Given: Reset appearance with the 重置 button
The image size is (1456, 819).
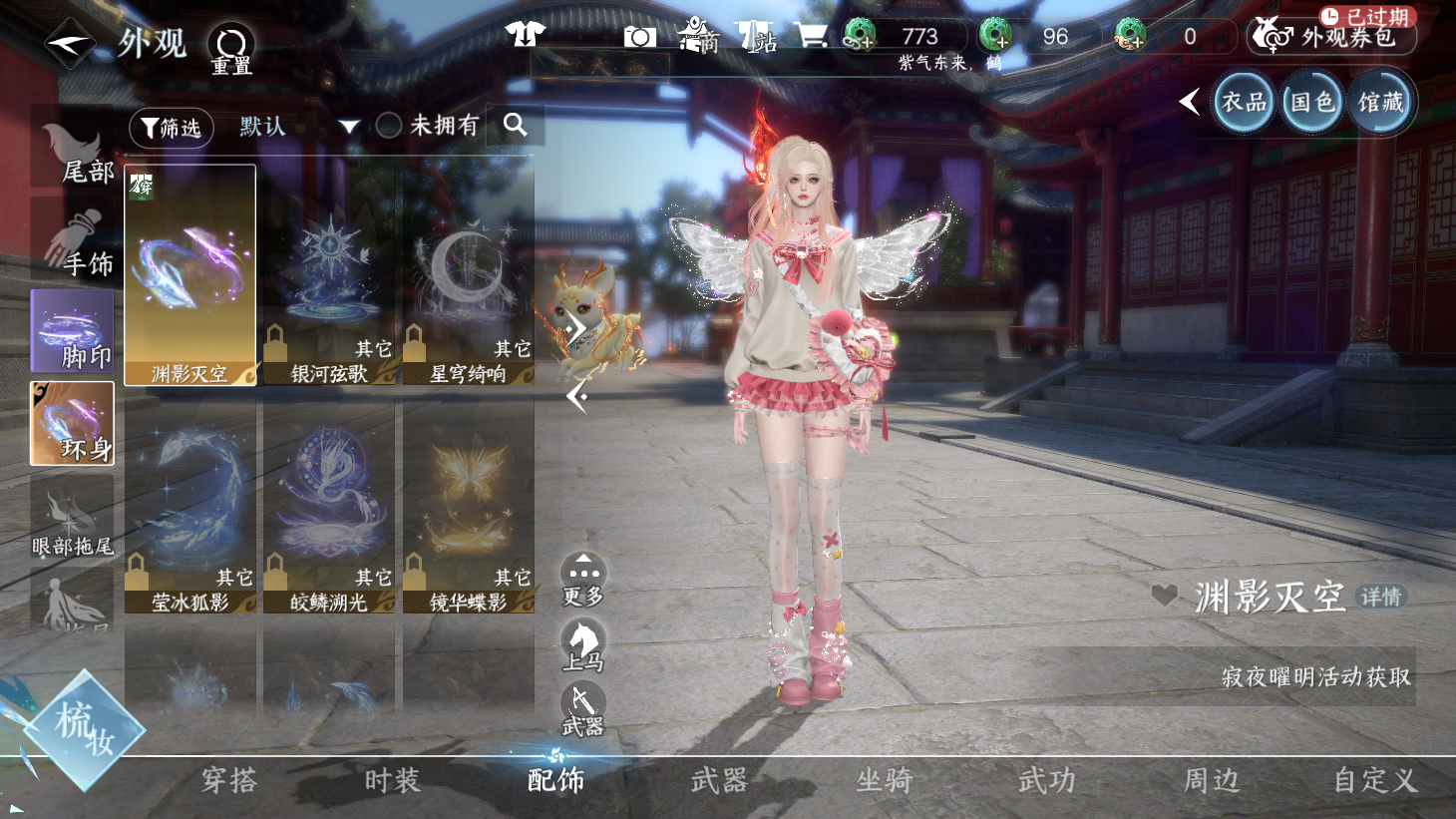Looking at the screenshot, I should point(231,48).
